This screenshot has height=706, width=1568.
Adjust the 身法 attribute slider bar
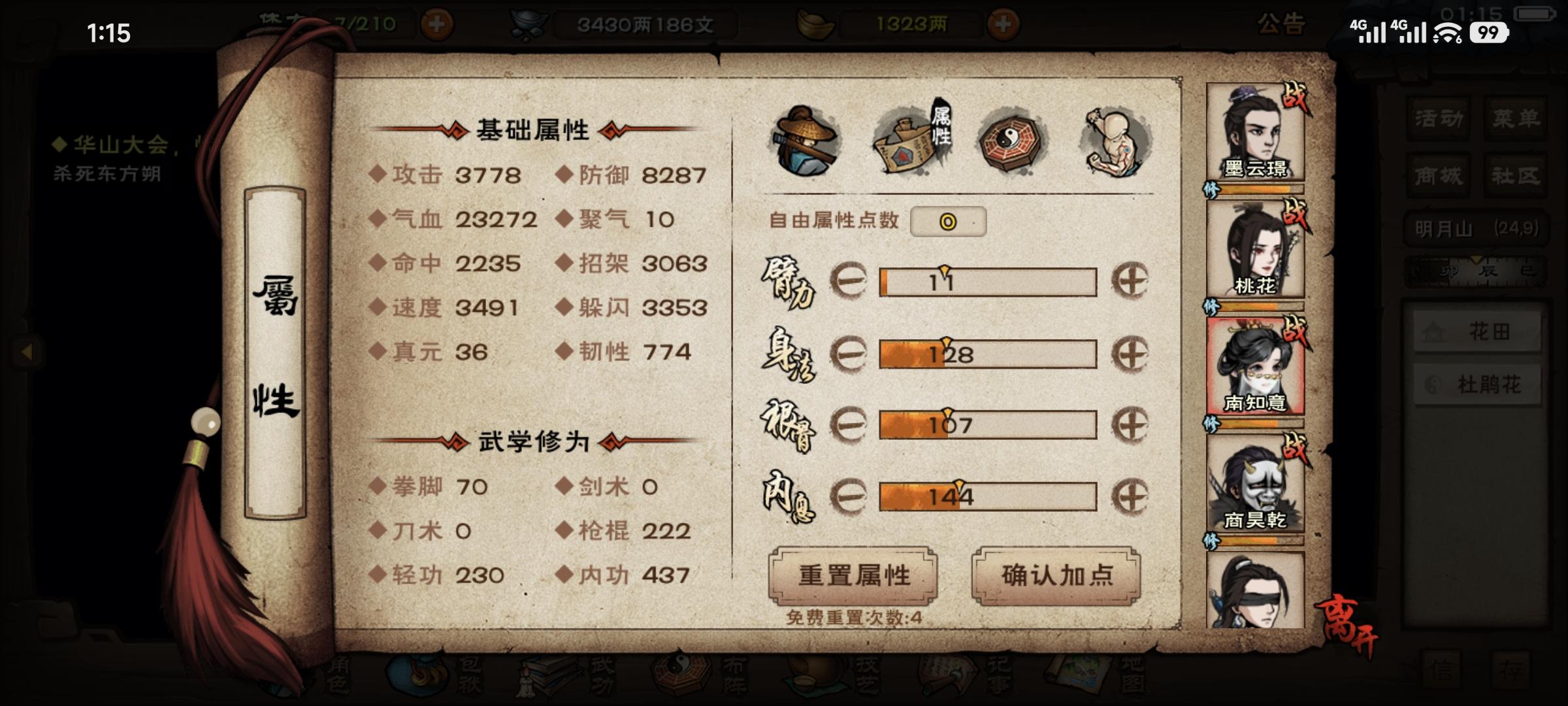[x=987, y=353]
